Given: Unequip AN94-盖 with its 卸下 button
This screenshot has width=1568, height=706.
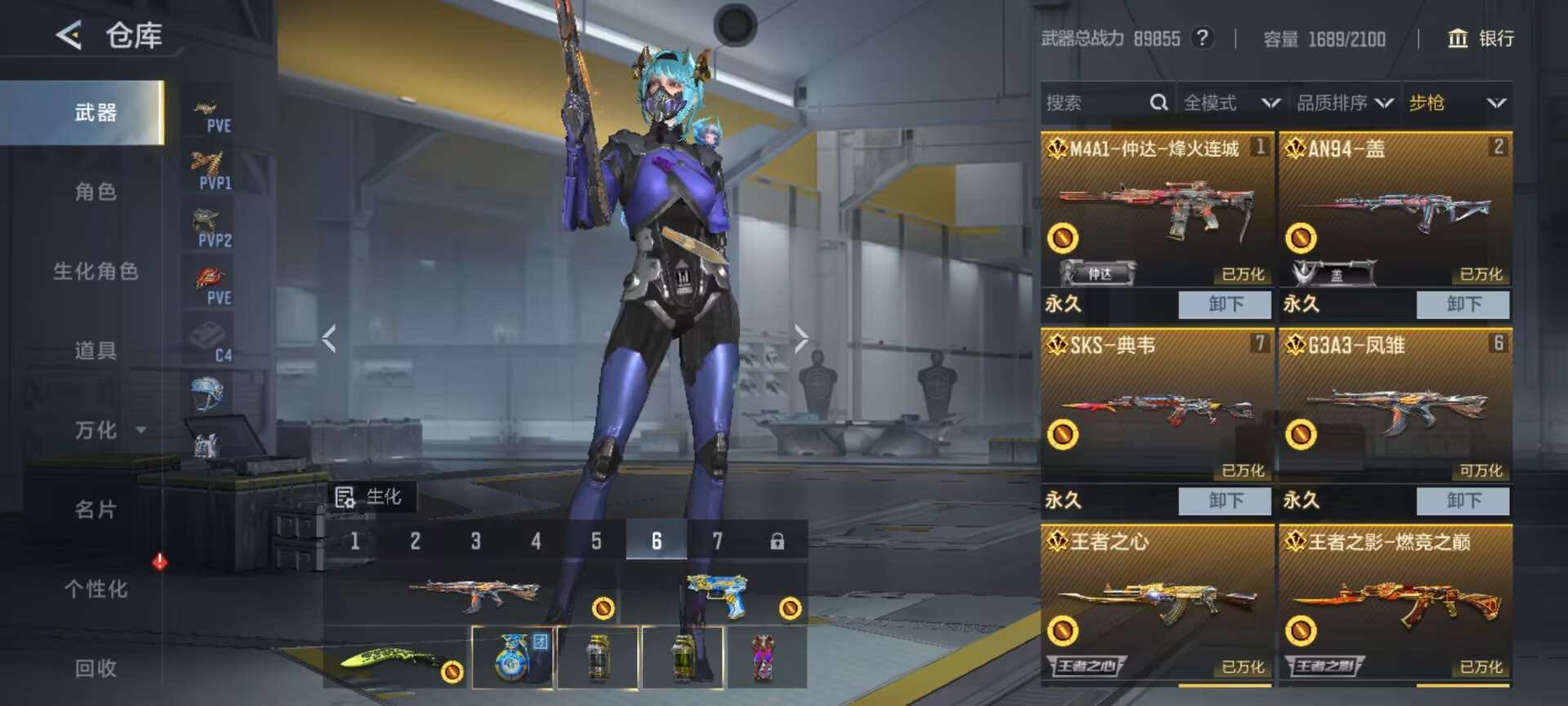Looking at the screenshot, I should pos(1463,305).
